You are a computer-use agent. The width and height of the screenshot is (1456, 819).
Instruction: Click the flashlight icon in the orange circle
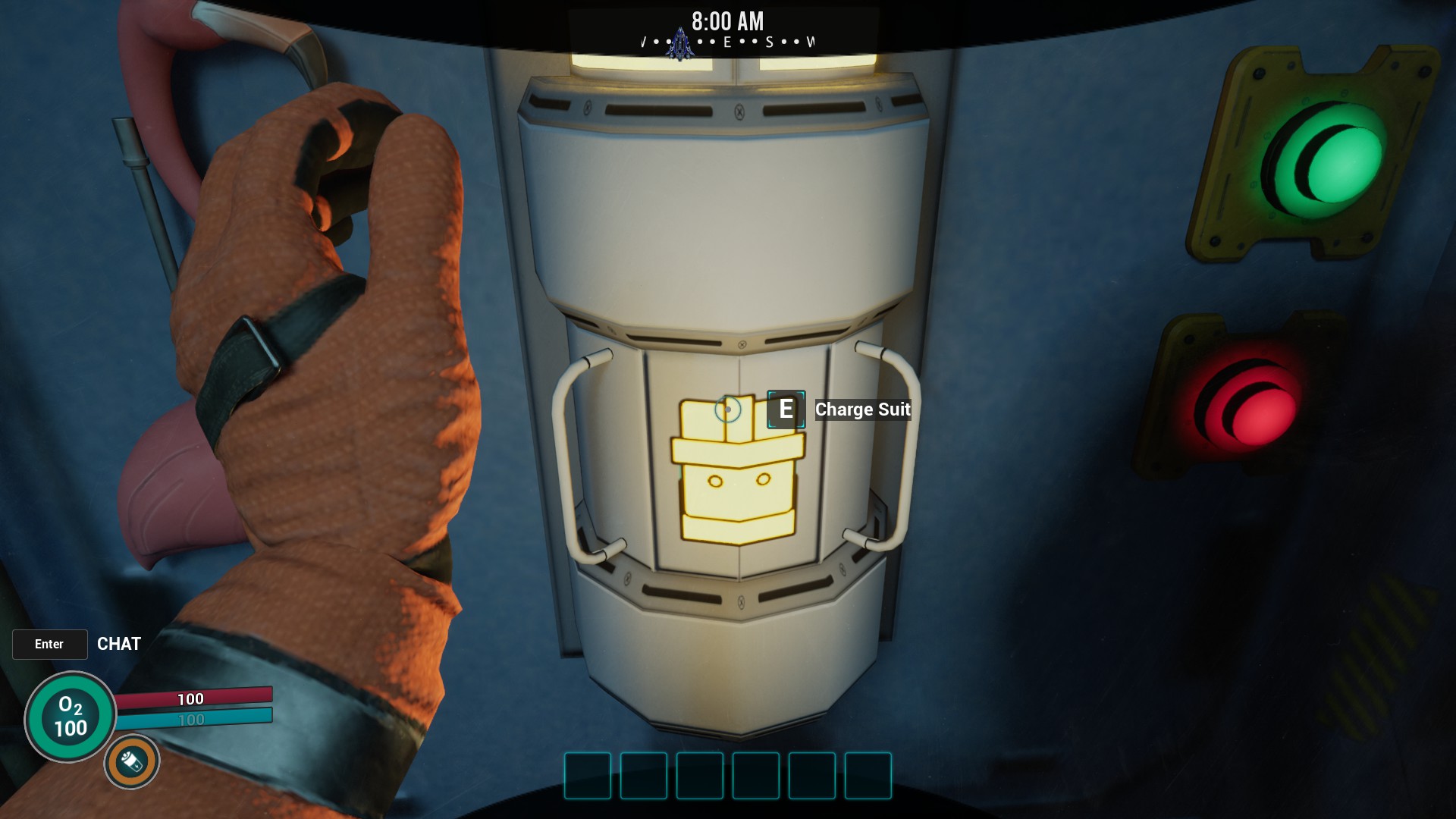[x=132, y=761]
